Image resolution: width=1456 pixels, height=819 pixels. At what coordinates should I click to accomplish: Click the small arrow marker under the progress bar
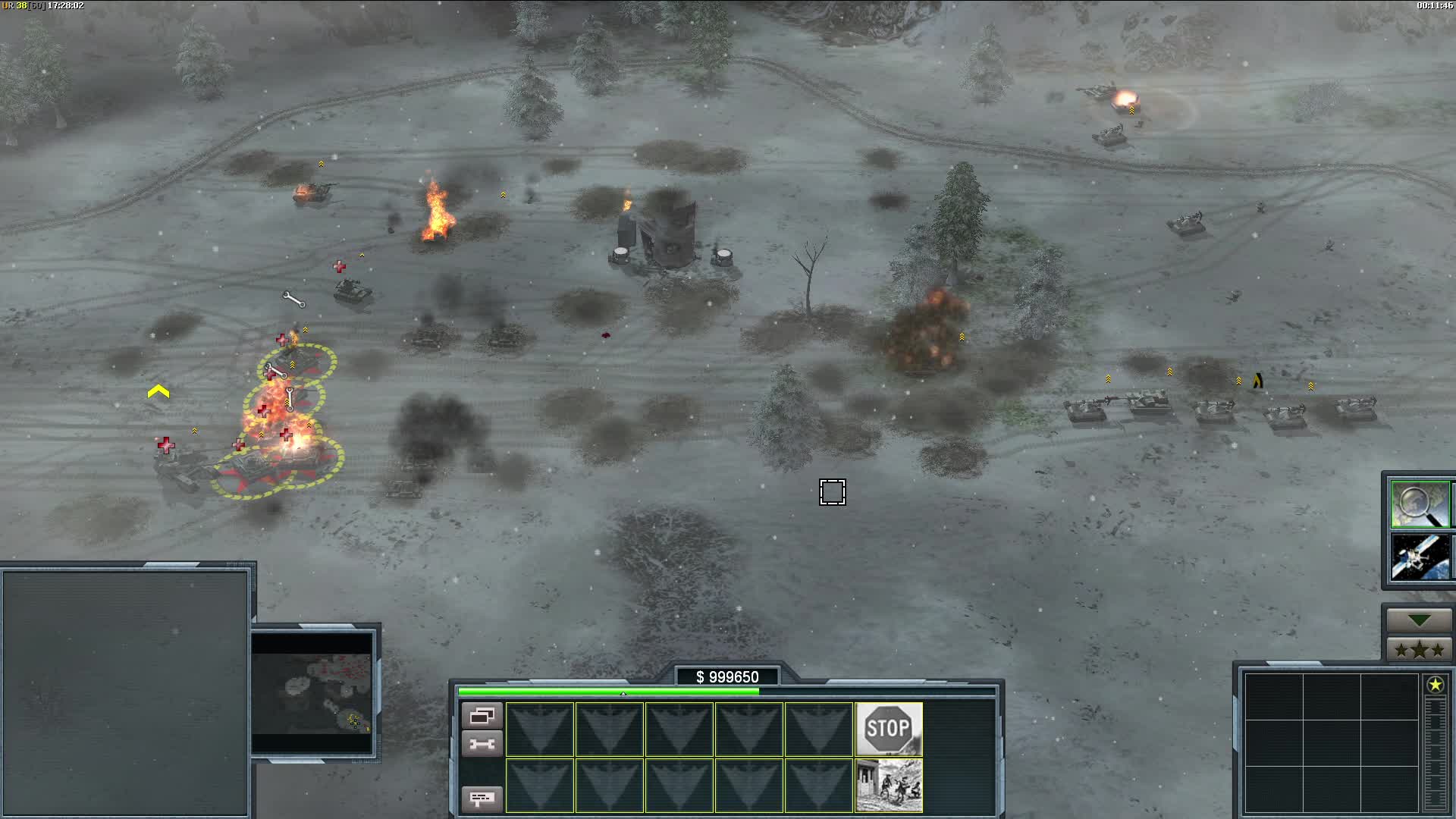click(623, 692)
